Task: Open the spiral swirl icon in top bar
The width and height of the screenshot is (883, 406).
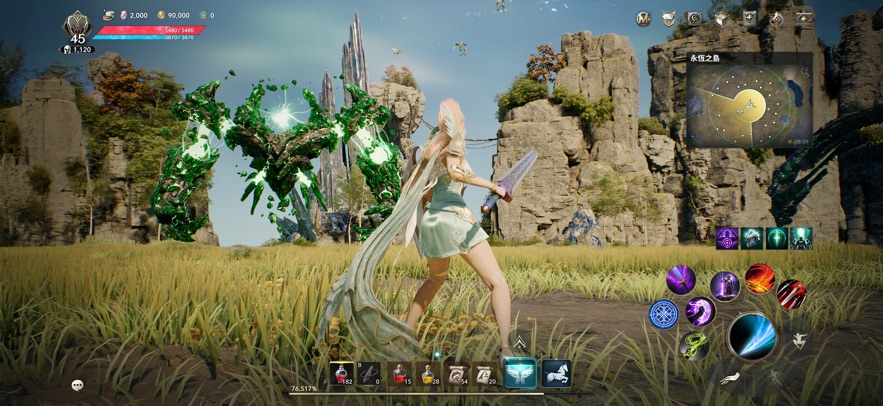Action: (694, 18)
